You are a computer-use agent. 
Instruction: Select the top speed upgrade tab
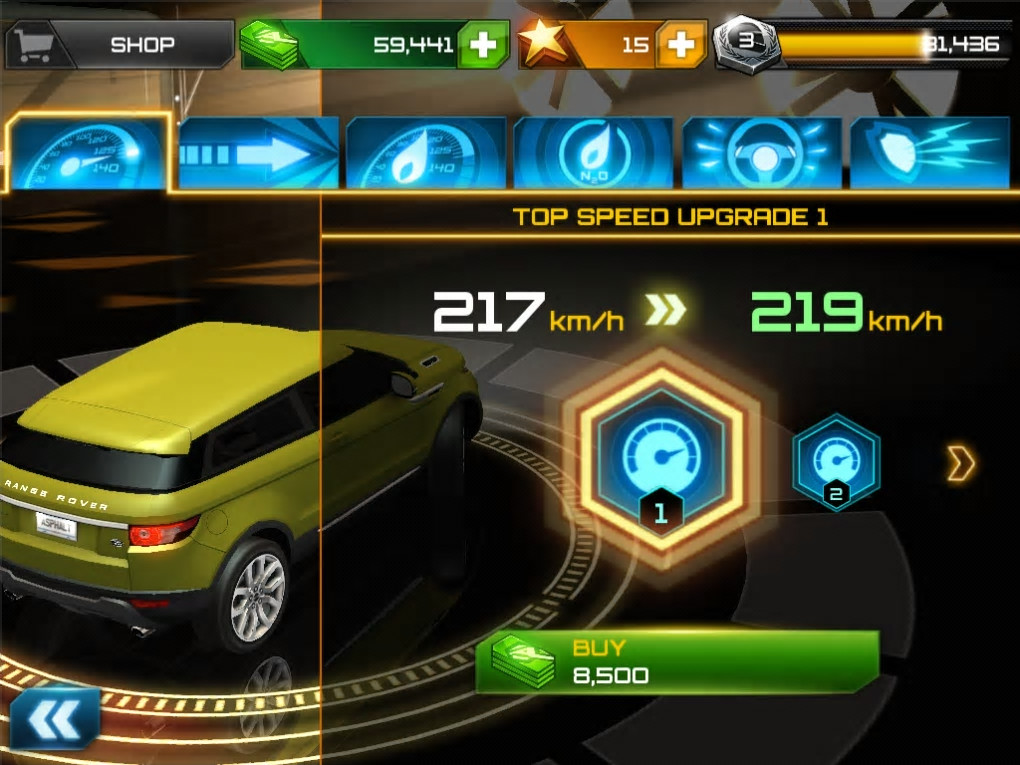click(x=88, y=153)
